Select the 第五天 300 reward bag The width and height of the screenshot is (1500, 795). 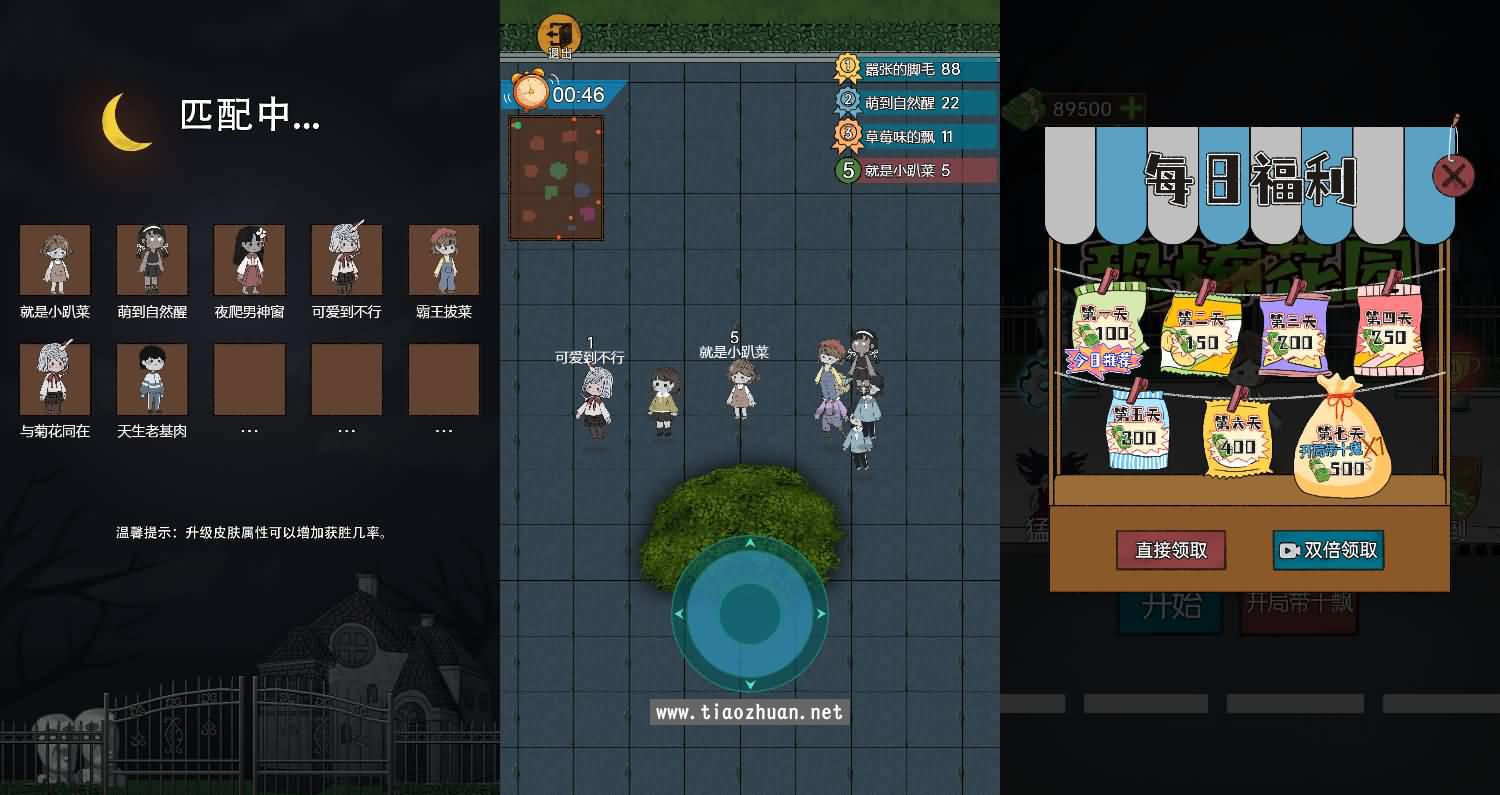click(1138, 430)
